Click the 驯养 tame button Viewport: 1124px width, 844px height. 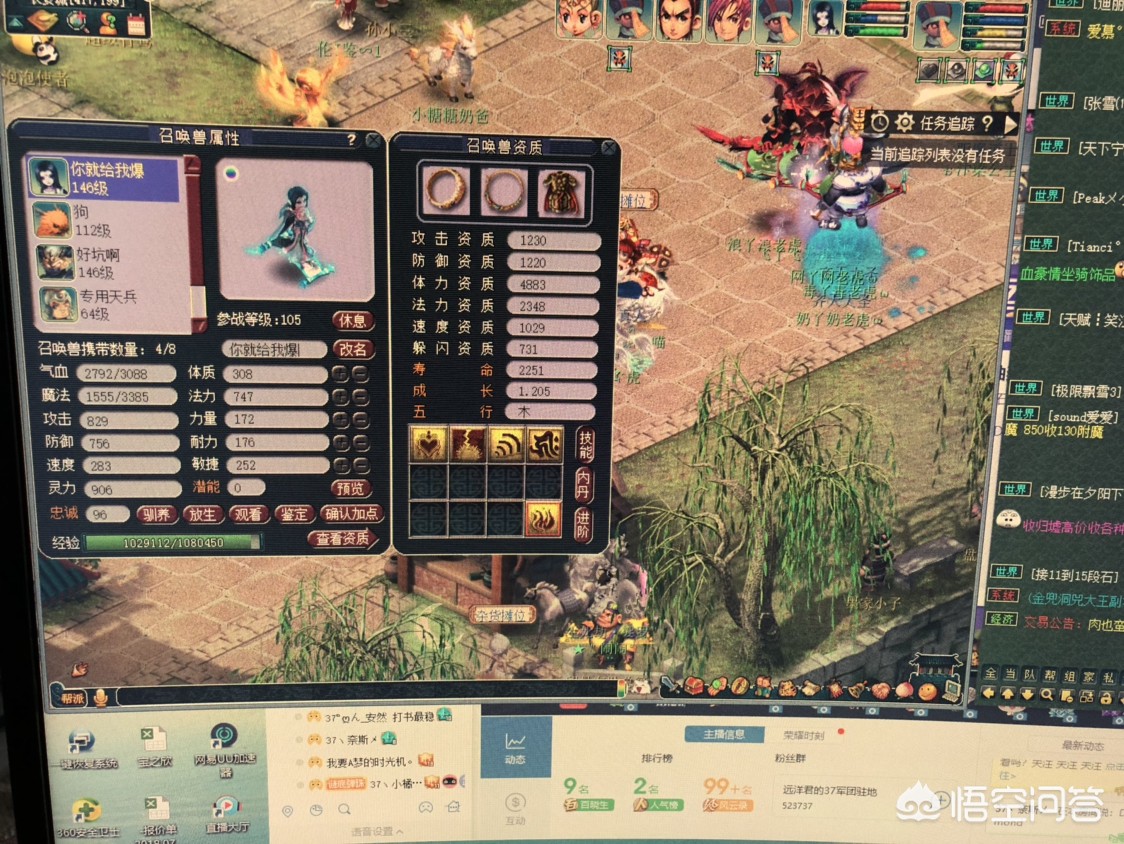(x=159, y=514)
